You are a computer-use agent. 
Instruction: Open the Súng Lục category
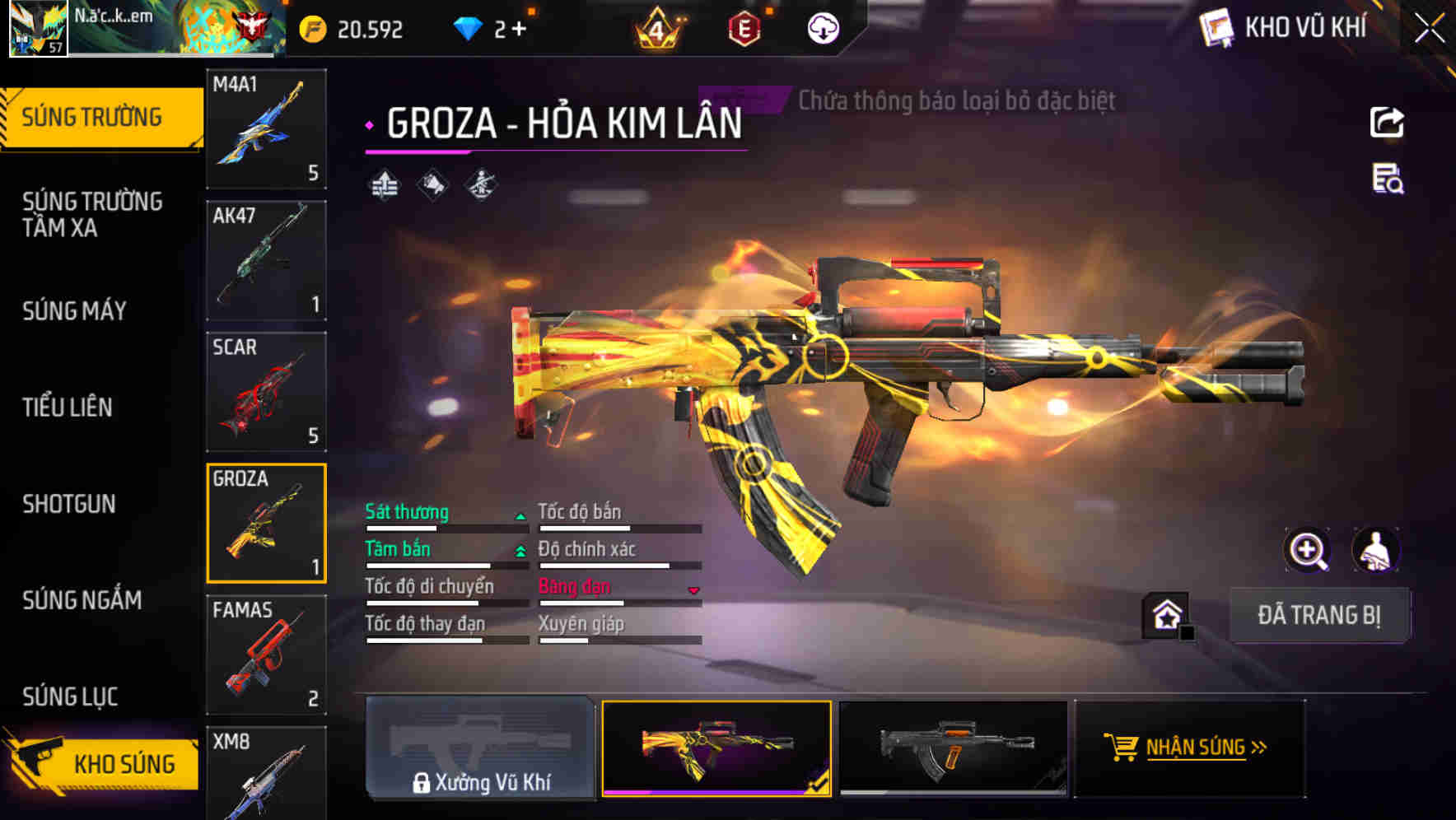70,697
